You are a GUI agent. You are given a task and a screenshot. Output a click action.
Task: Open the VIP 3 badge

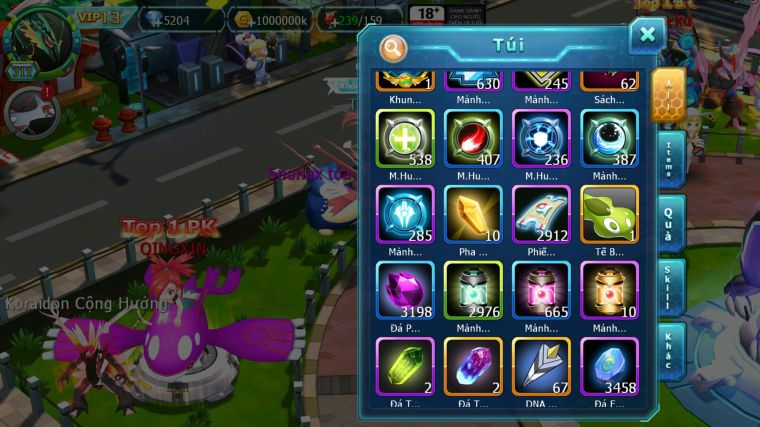(x=99, y=17)
